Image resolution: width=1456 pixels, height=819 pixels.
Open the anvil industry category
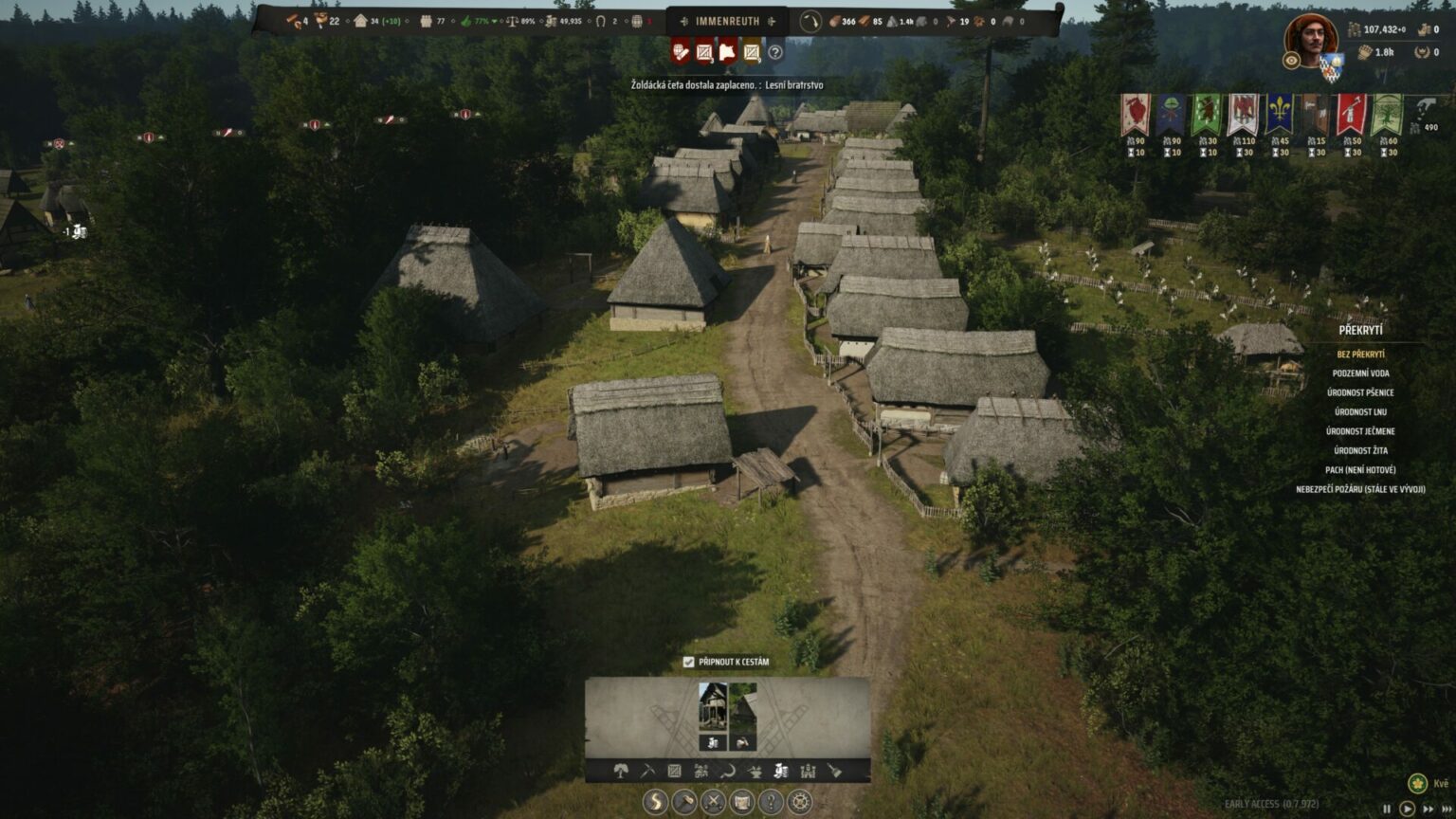755,773
